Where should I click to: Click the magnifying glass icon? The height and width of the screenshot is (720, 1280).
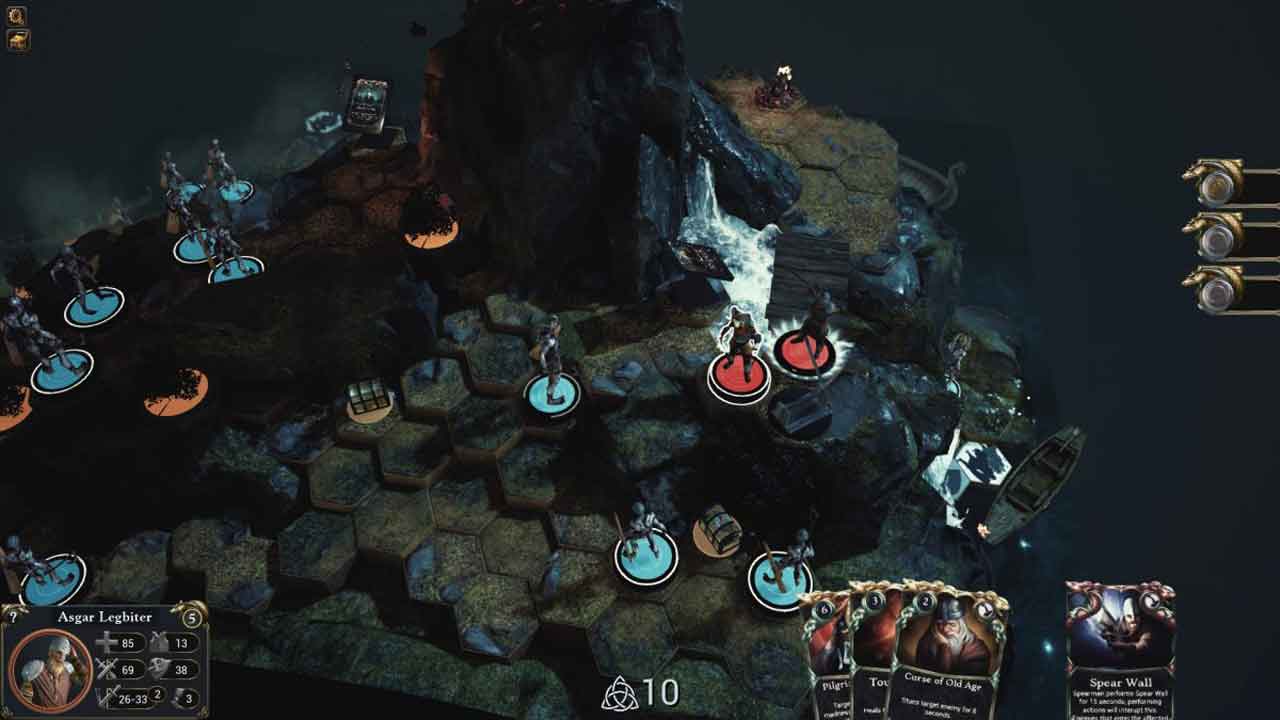tap(17, 15)
